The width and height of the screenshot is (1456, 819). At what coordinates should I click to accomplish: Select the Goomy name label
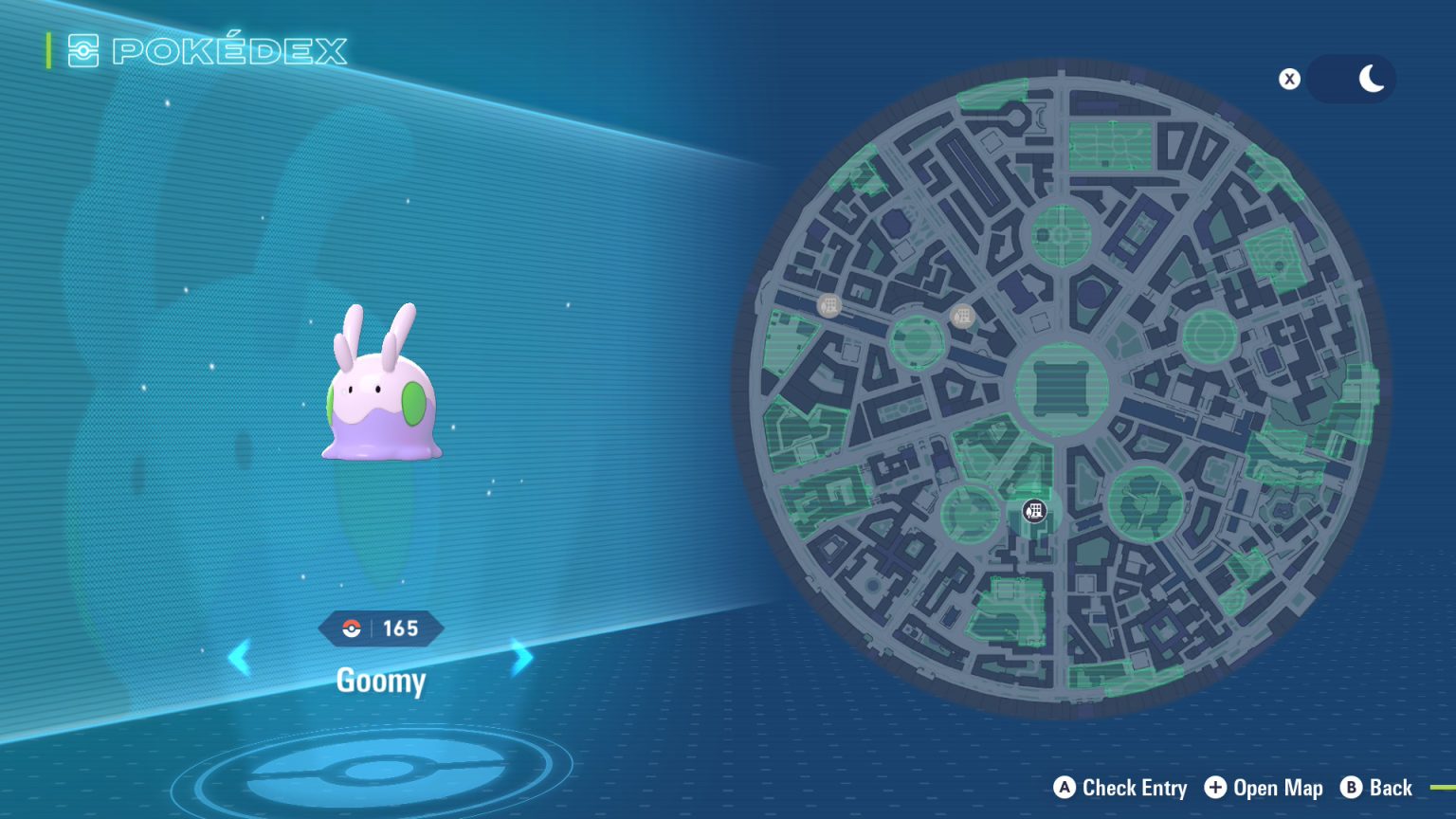381,682
